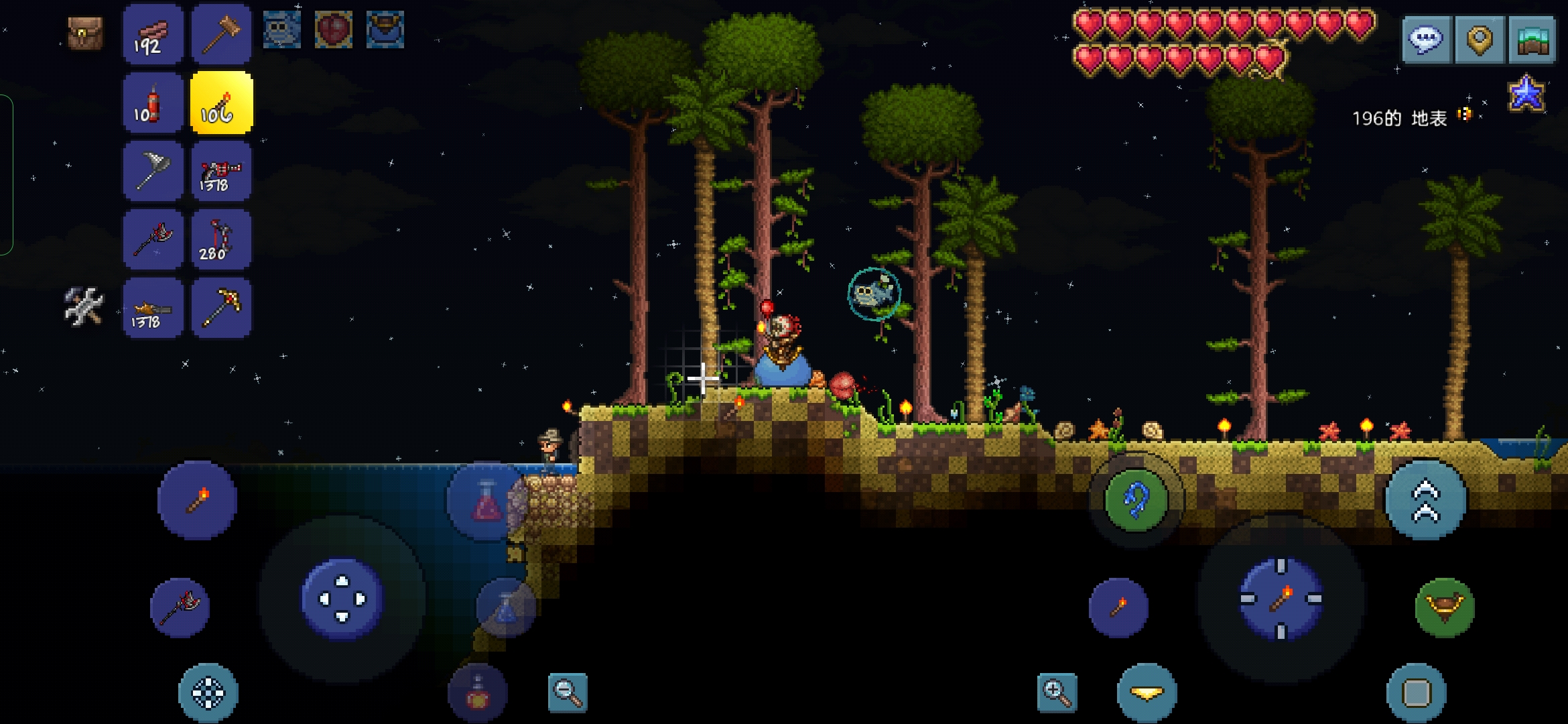Select the bow slot showing 280
The image size is (1568, 724).
(x=221, y=240)
